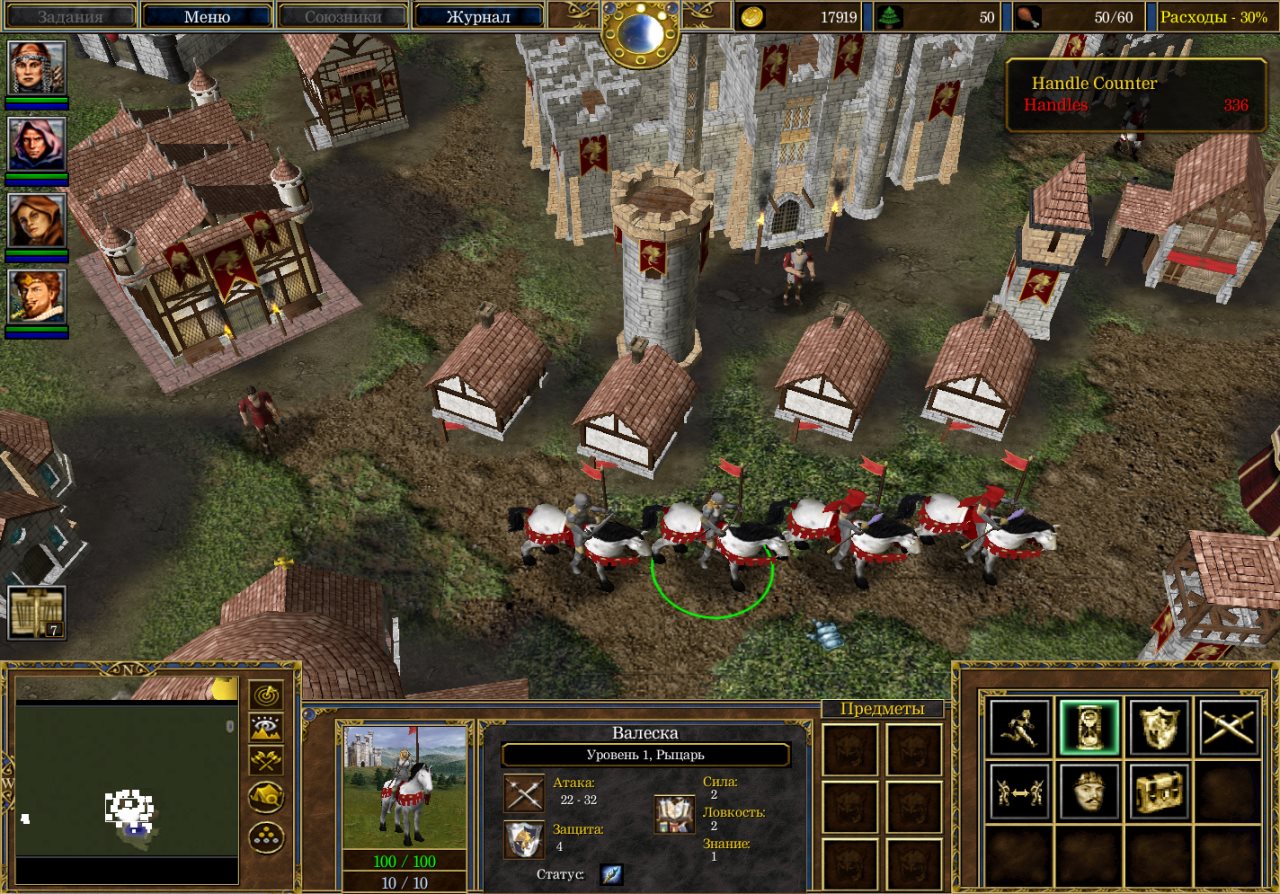Select the crossed swords attack command
This screenshot has height=894, width=1280.
(1229, 727)
